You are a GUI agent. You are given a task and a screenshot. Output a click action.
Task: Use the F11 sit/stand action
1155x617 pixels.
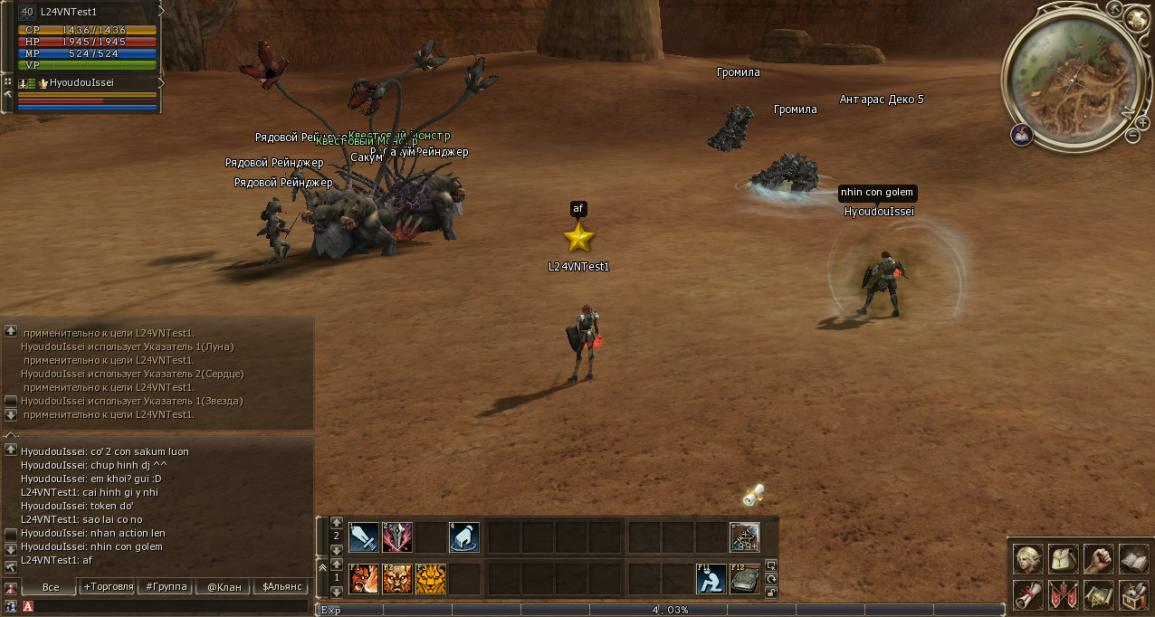click(x=711, y=578)
